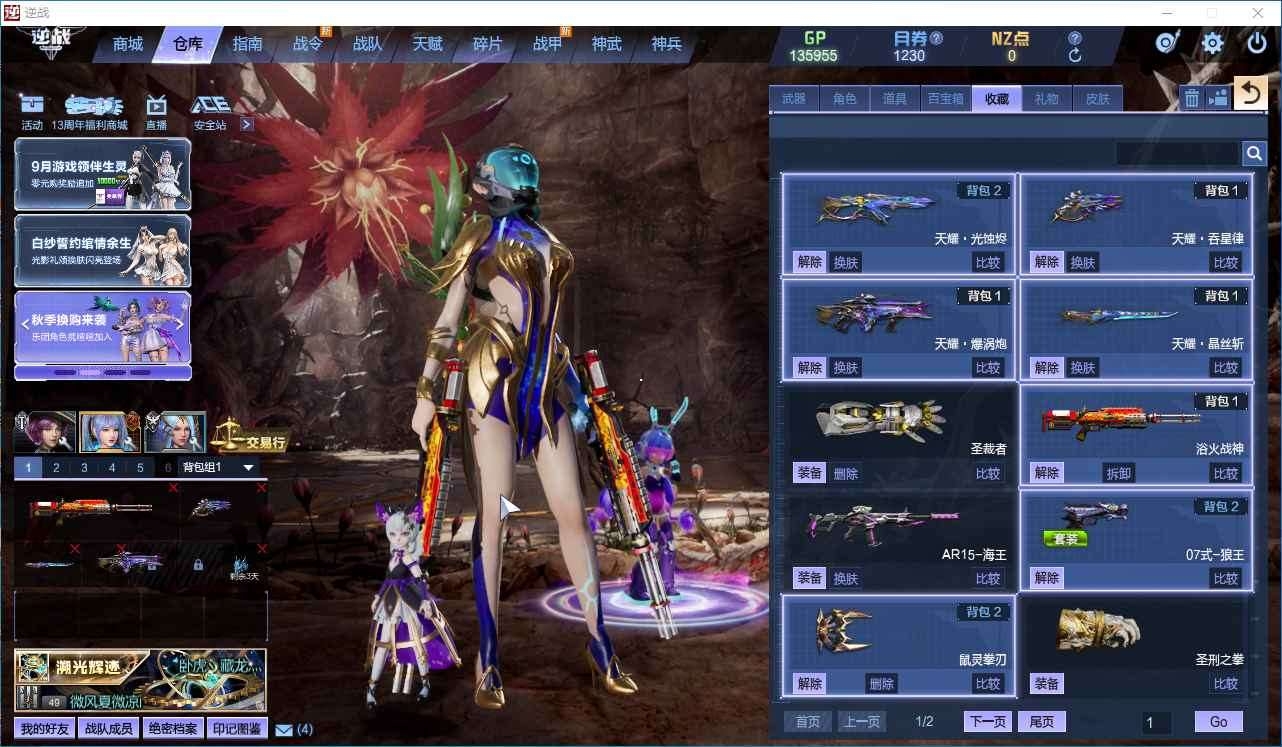Open the 百宝箱 treasure box tab

tap(945, 99)
